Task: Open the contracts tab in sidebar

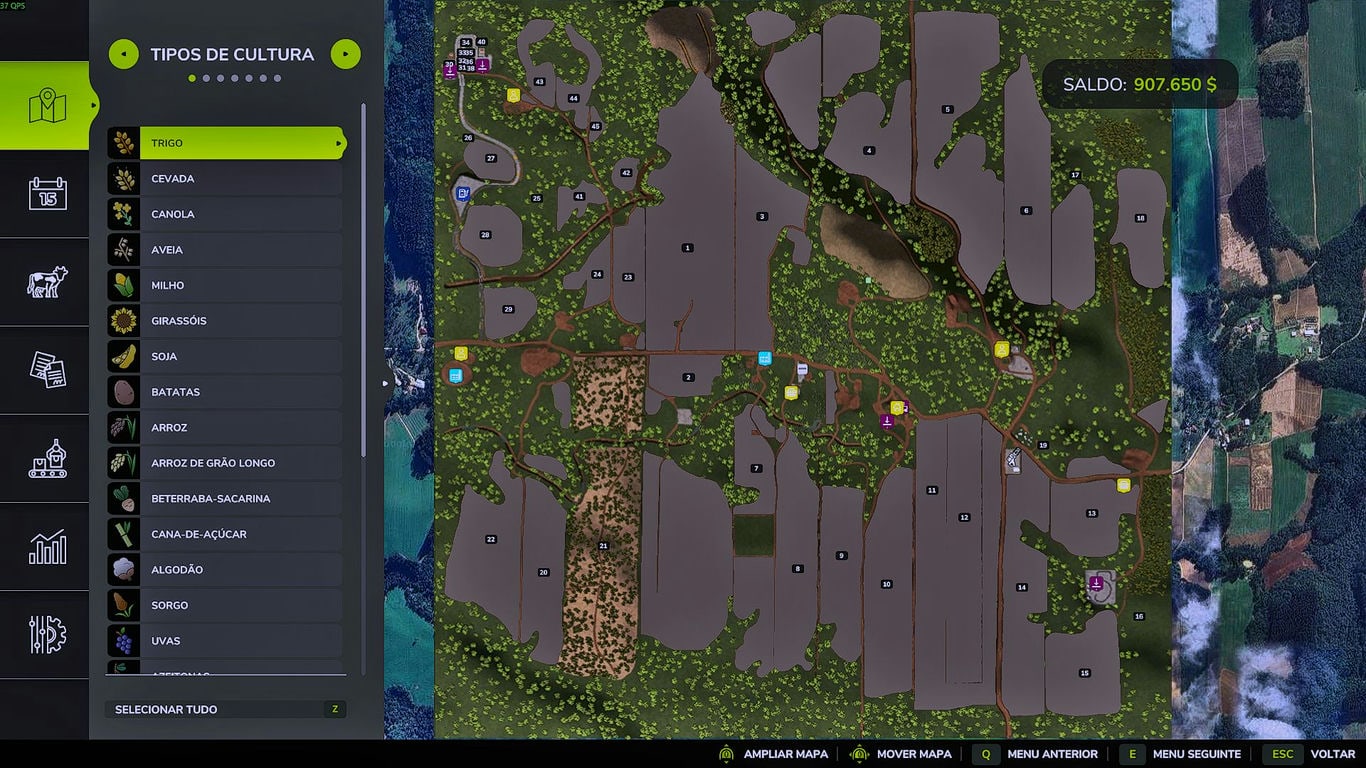Action: point(47,370)
